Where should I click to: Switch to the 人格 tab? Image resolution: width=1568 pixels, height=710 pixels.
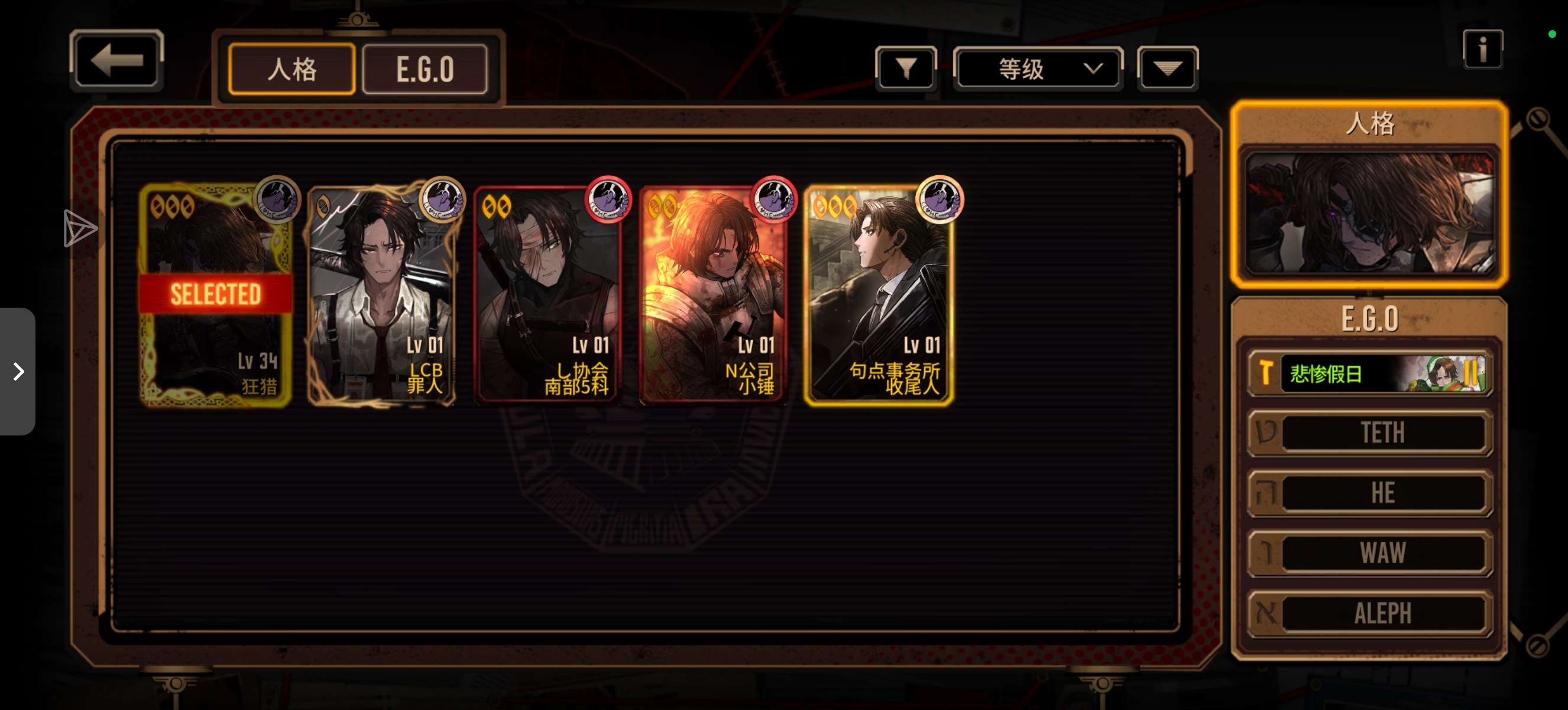click(291, 69)
